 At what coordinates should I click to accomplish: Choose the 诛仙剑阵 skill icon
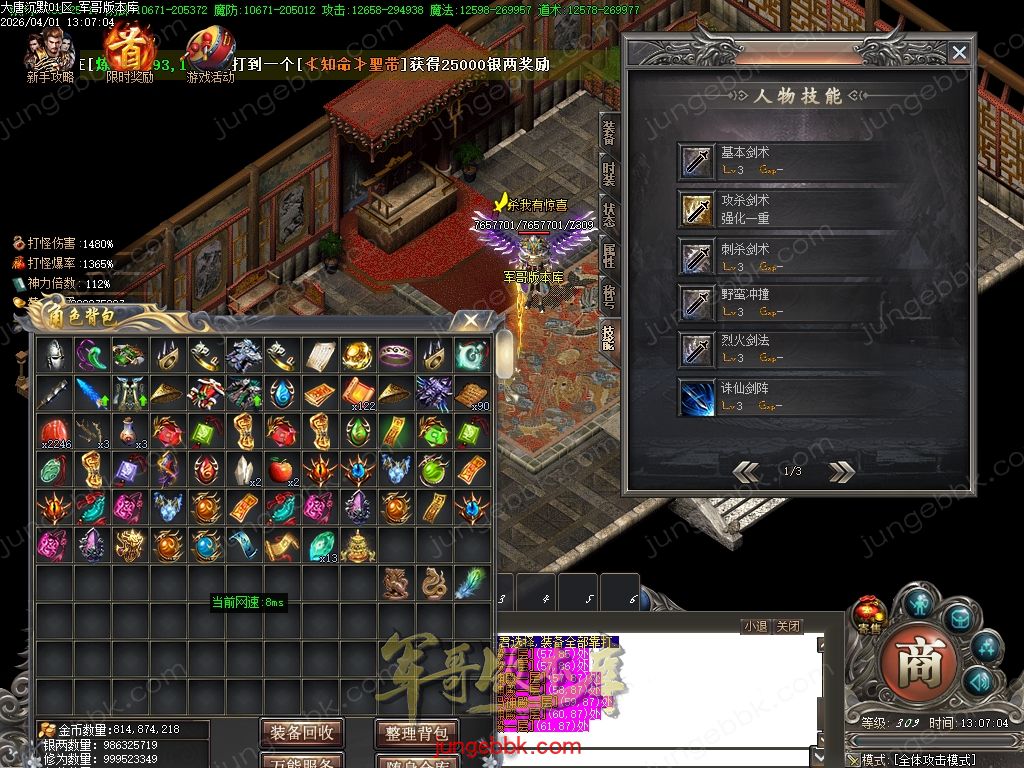click(x=697, y=396)
